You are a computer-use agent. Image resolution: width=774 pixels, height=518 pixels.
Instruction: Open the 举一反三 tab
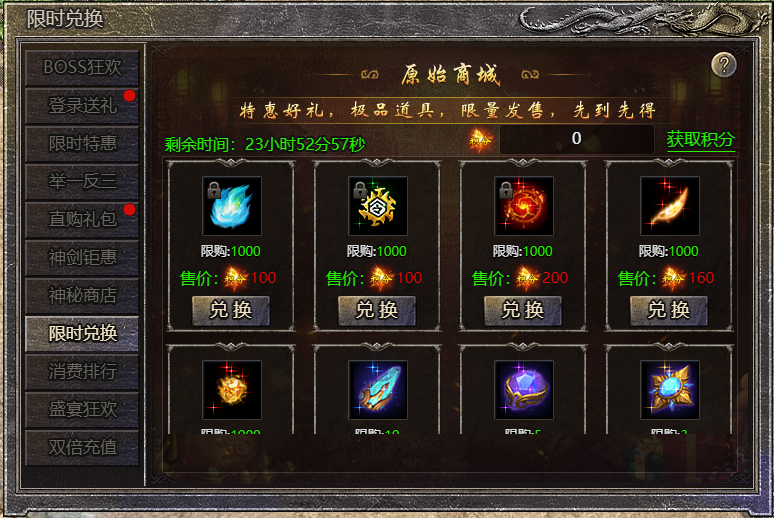(x=82, y=181)
